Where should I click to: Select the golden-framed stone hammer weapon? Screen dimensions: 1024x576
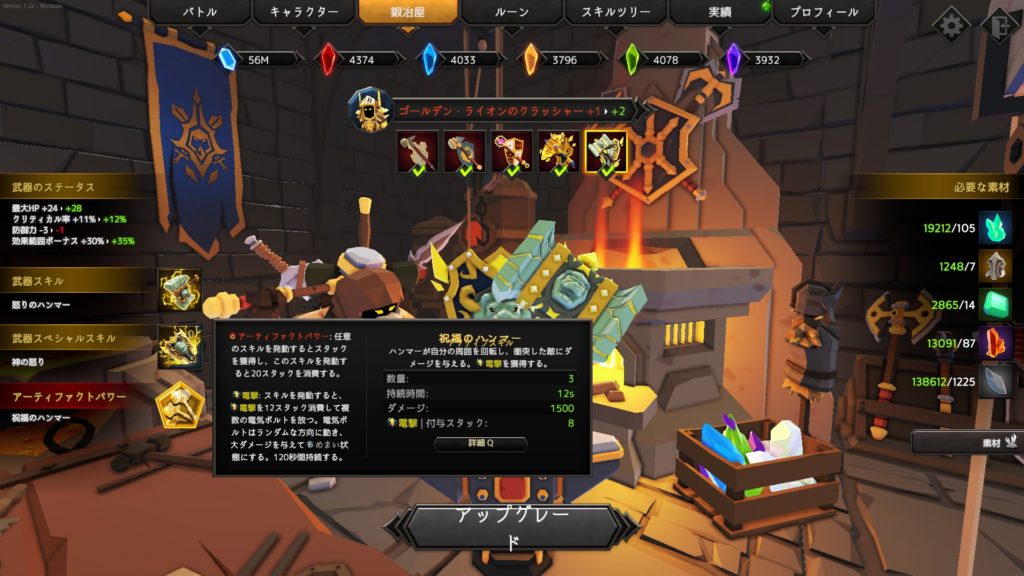[606, 152]
